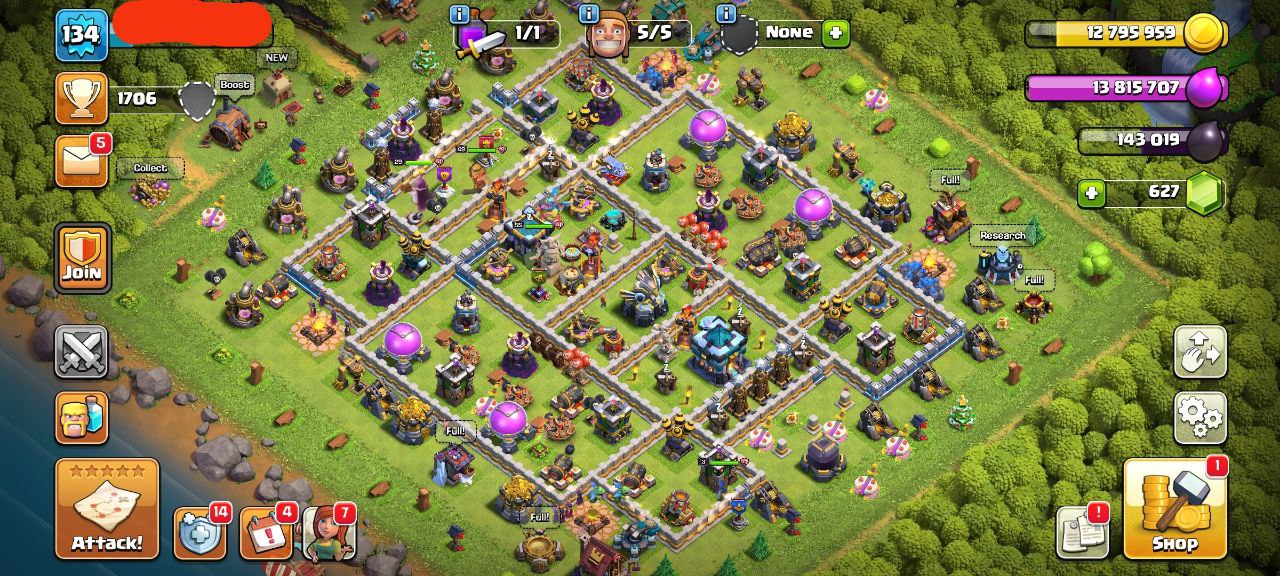Open the crossed swords battle log button
The width and height of the screenshot is (1280, 576).
(81, 351)
